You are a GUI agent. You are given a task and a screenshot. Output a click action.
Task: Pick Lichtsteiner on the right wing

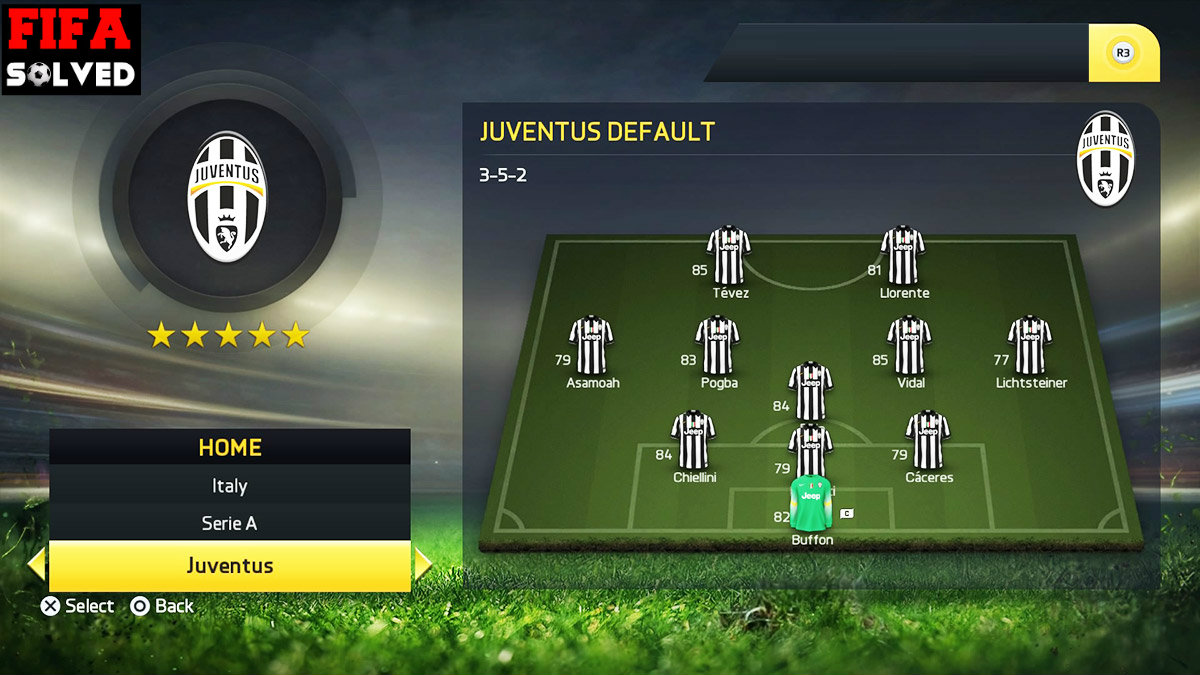coord(1029,345)
